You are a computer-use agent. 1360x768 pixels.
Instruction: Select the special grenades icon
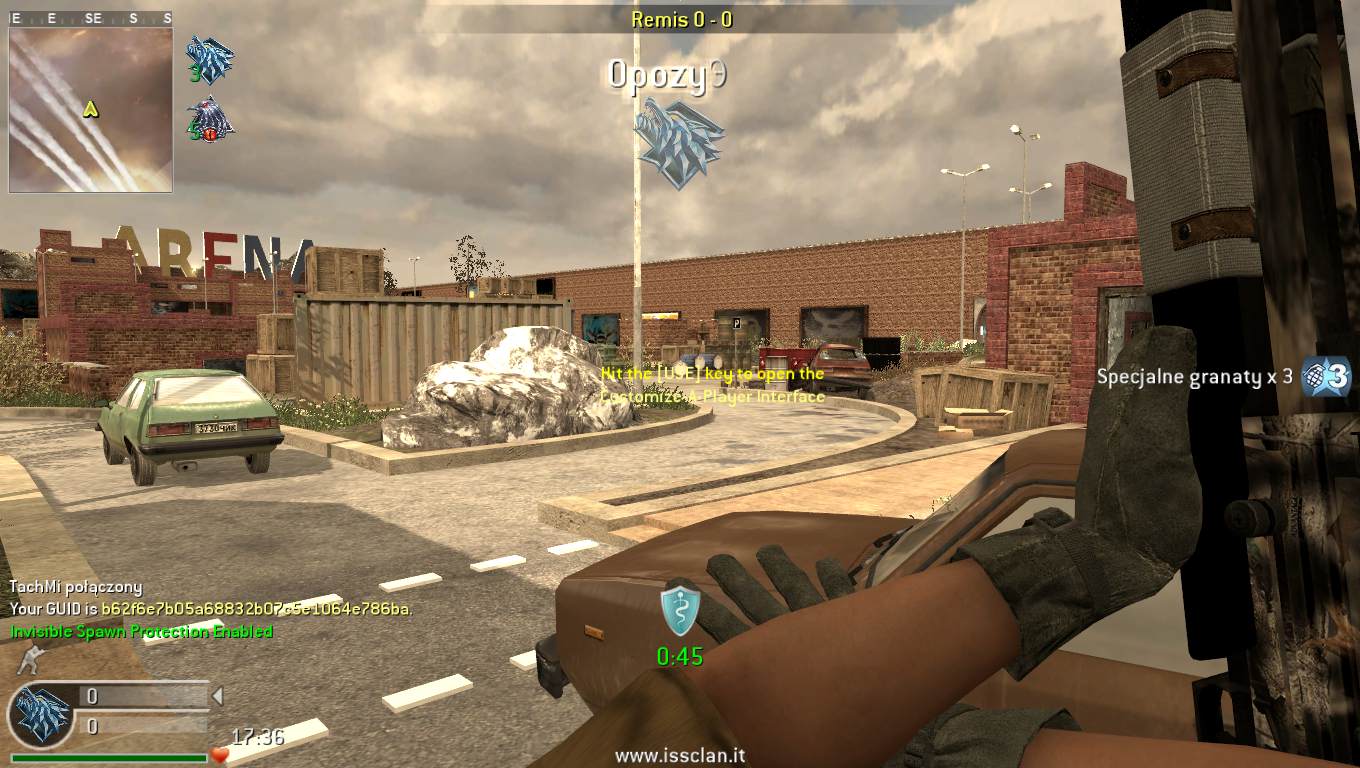[x=1326, y=377]
